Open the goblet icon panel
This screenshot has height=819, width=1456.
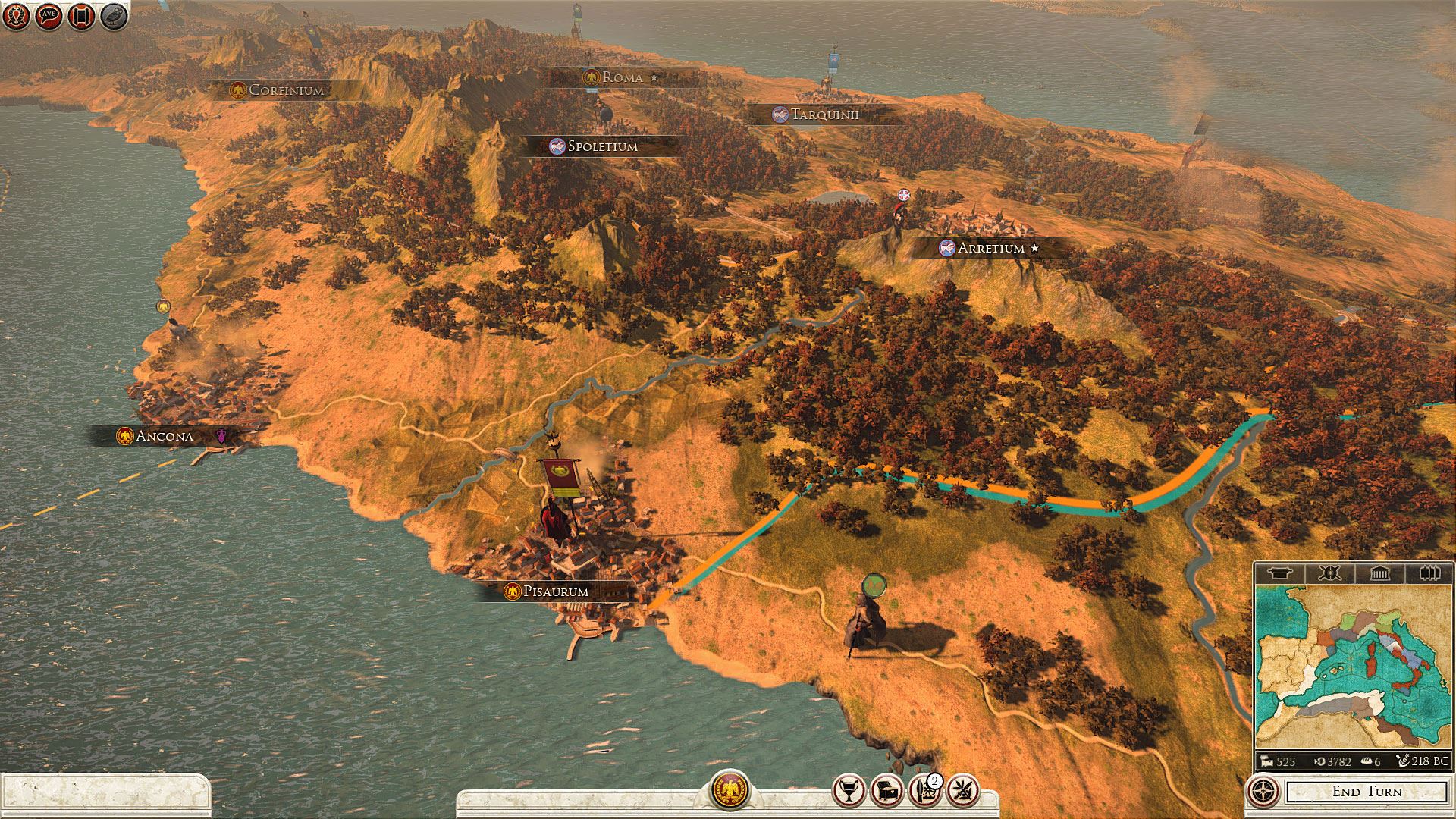pos(849,792)
